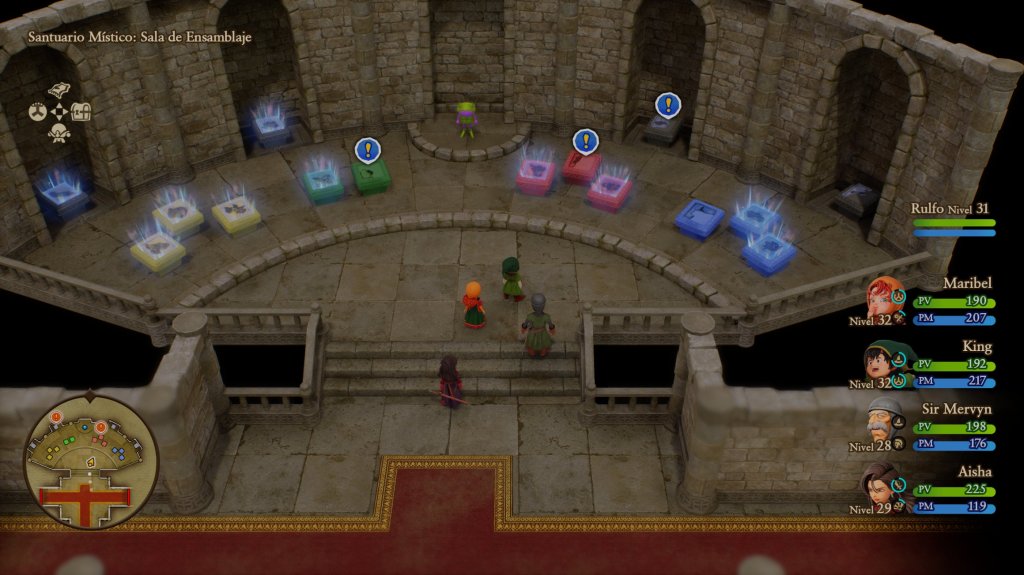Open the circular minimap
The height and width of the screenshot is (575, 1024).
tap(90, 462)
